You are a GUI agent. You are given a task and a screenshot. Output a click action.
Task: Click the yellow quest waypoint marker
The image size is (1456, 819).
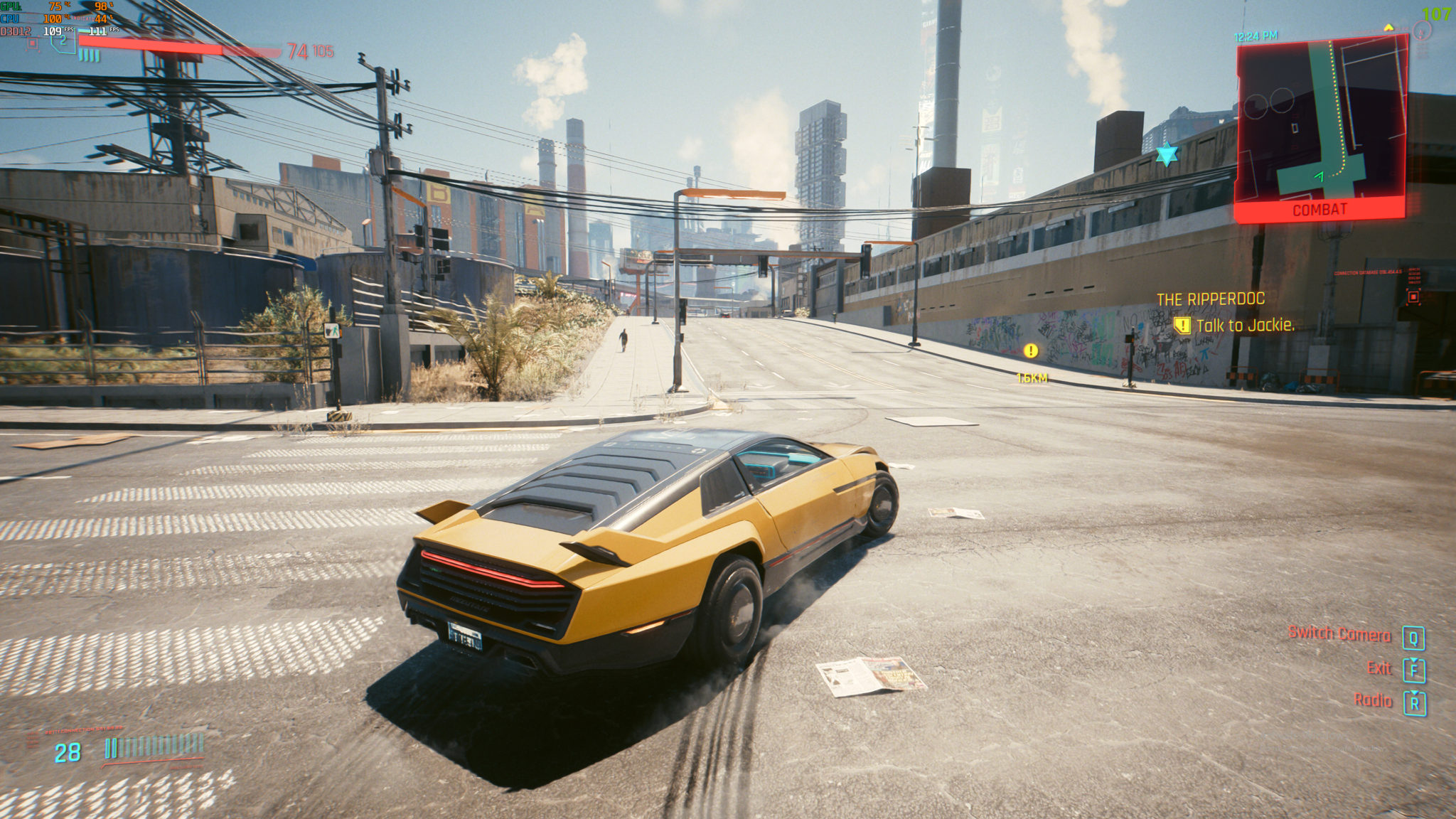tap(1031, 350)
